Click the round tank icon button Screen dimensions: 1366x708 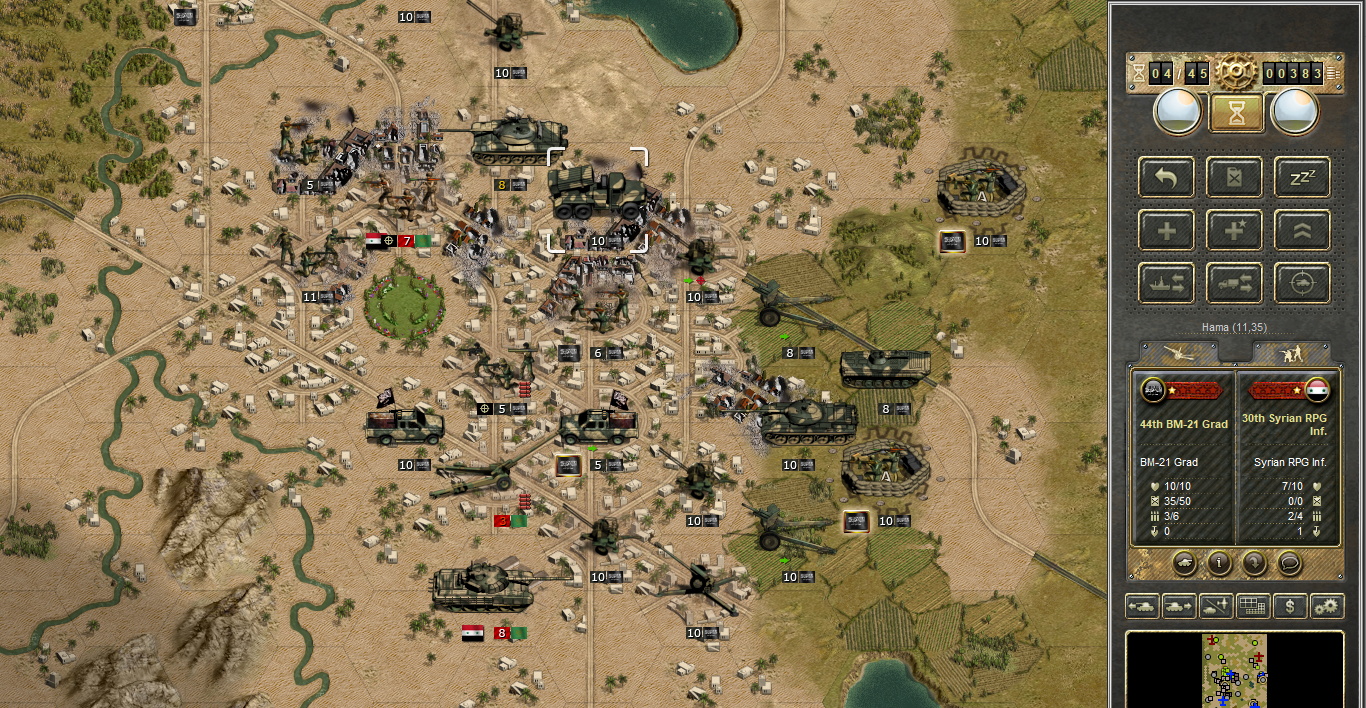(1184, 563)
